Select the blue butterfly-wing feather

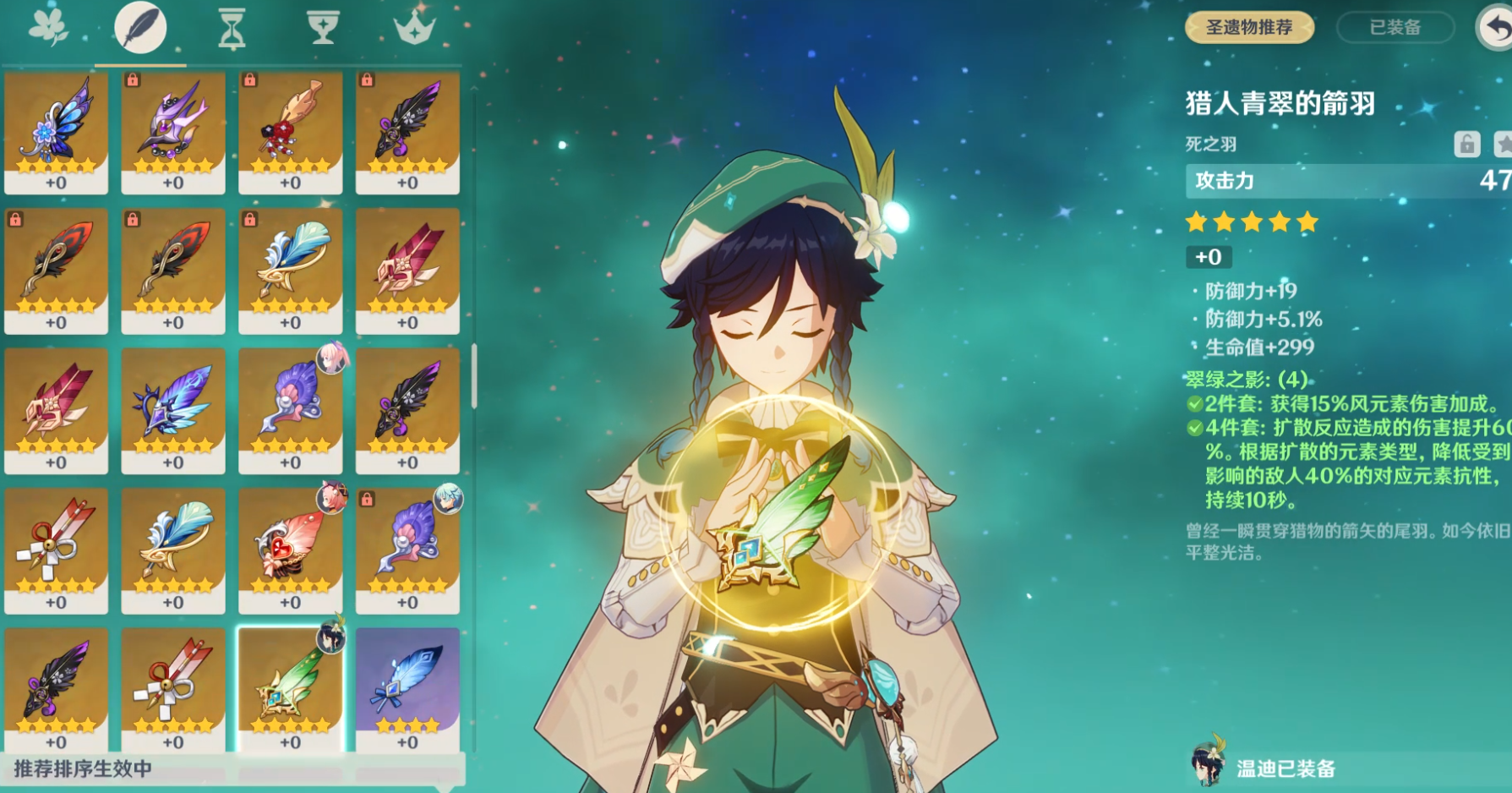coord(56,132)
